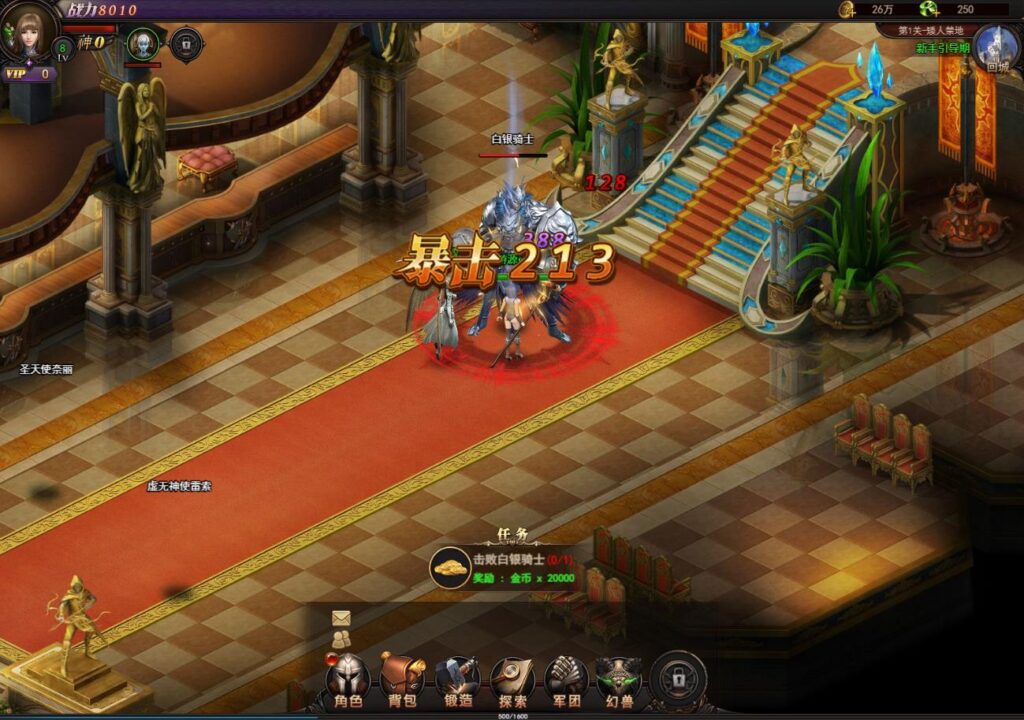Open the friends list icon
Viewport: 1024px width, 720px height.
342,639
